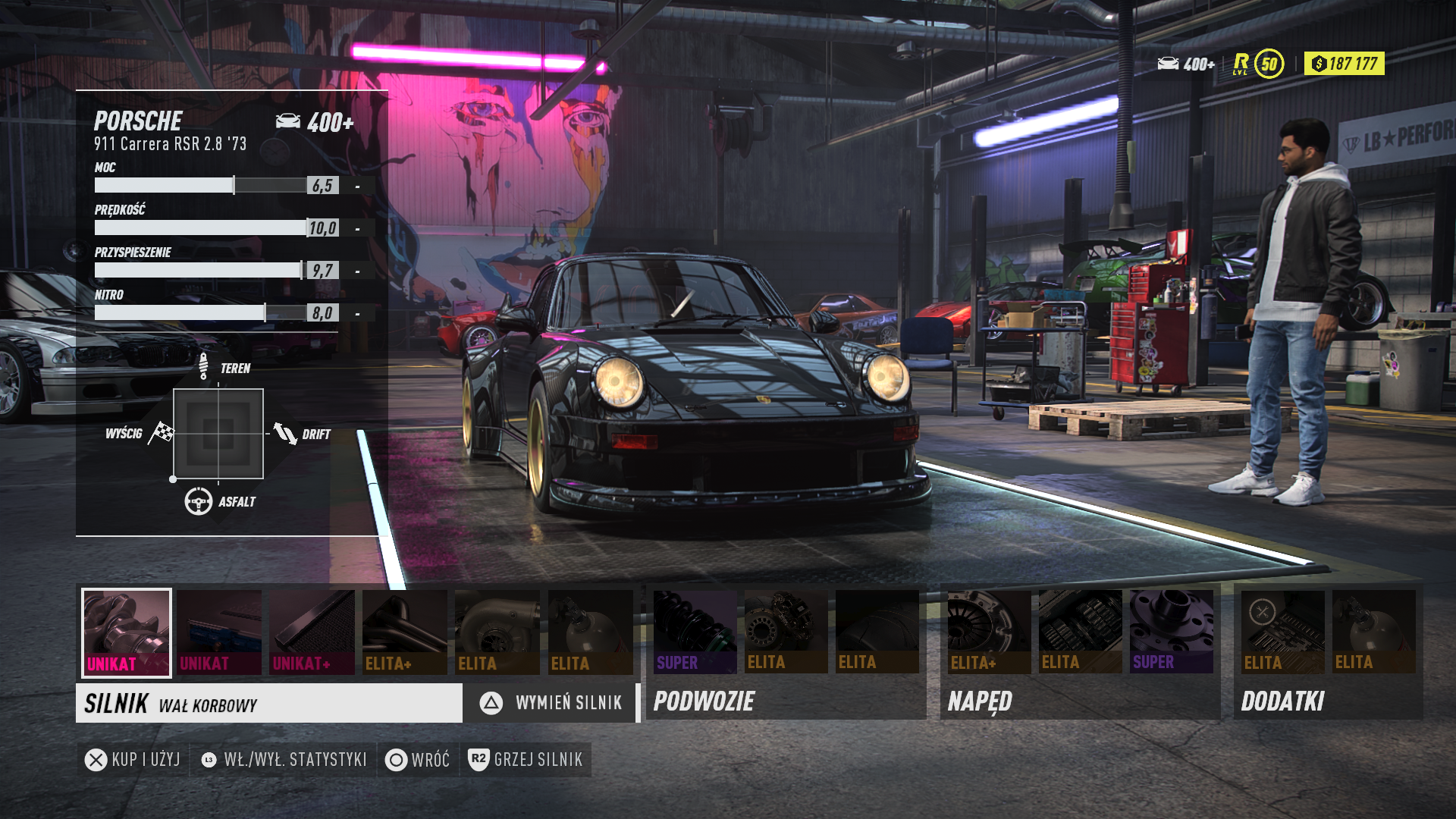The height and width of the screenshot is (819, 1456).
Task: Choose the differential slot marked Super
Action: [1171, 632]
